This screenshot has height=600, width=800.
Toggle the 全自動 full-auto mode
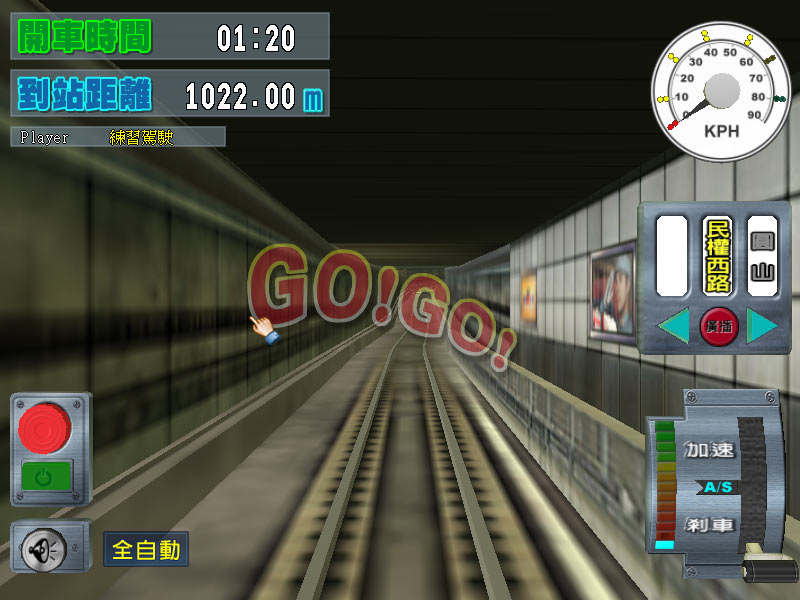pos(146,549)
